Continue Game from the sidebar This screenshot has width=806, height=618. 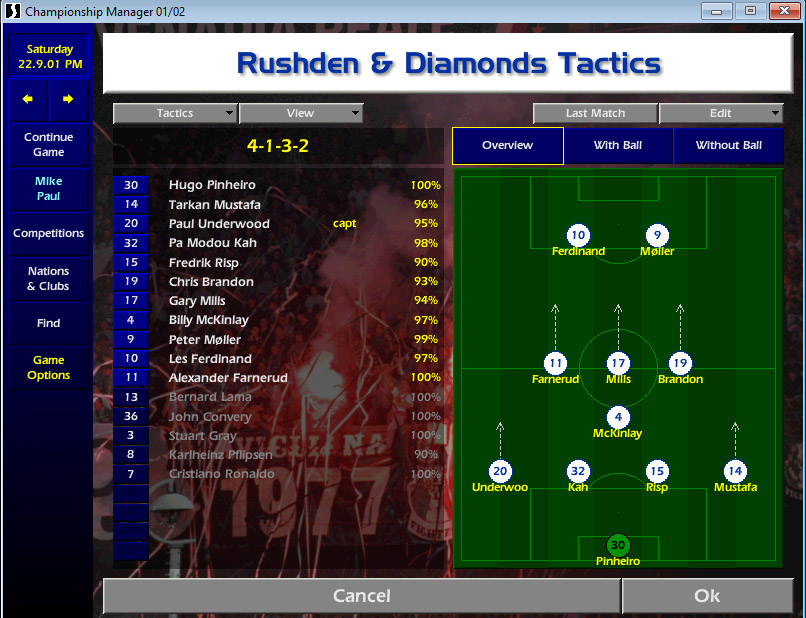coord(48,145)
